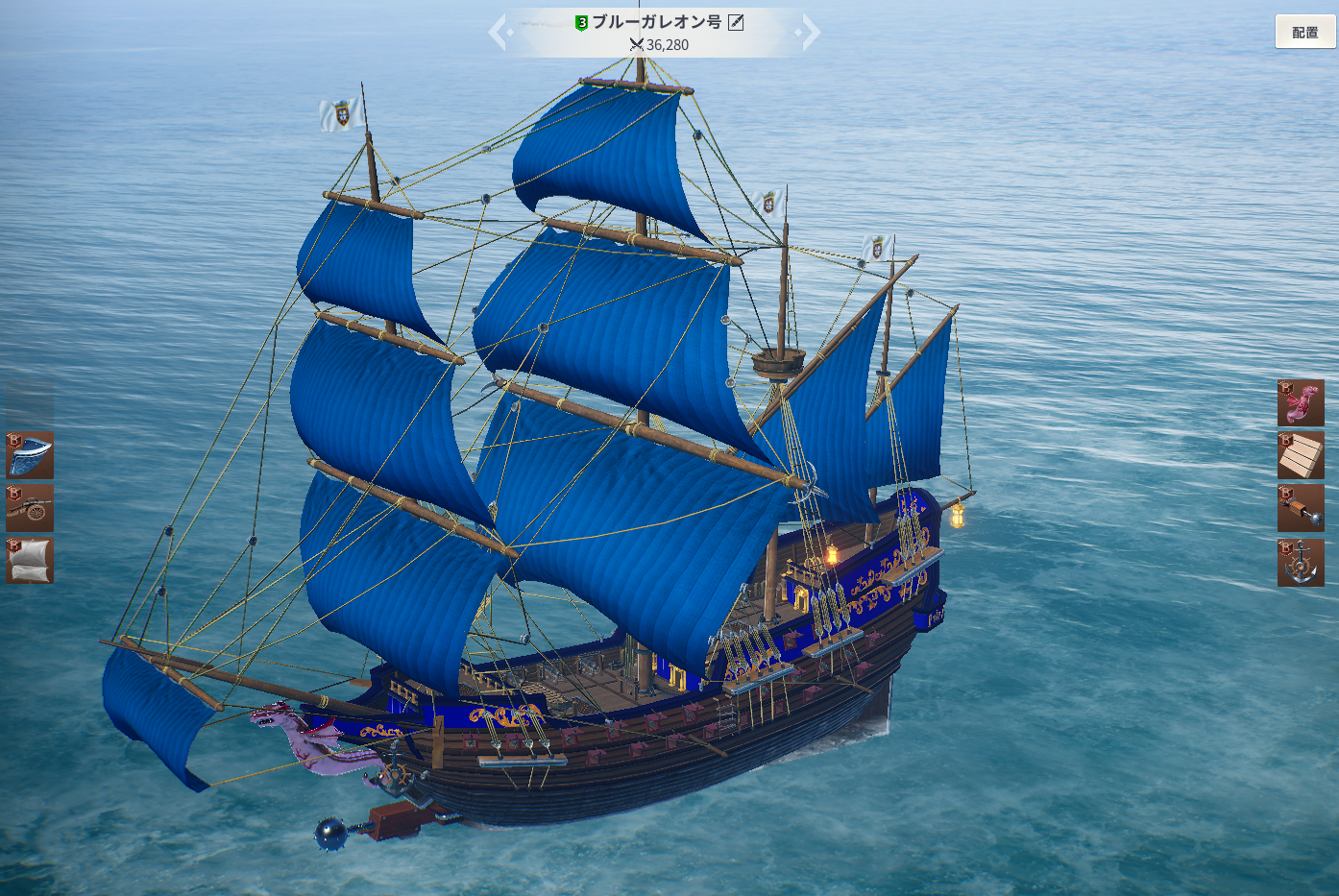Open the wooden planks equipment slot
The width and height of the screenshot is (1339, 896).
click(x=1301, y=455)
